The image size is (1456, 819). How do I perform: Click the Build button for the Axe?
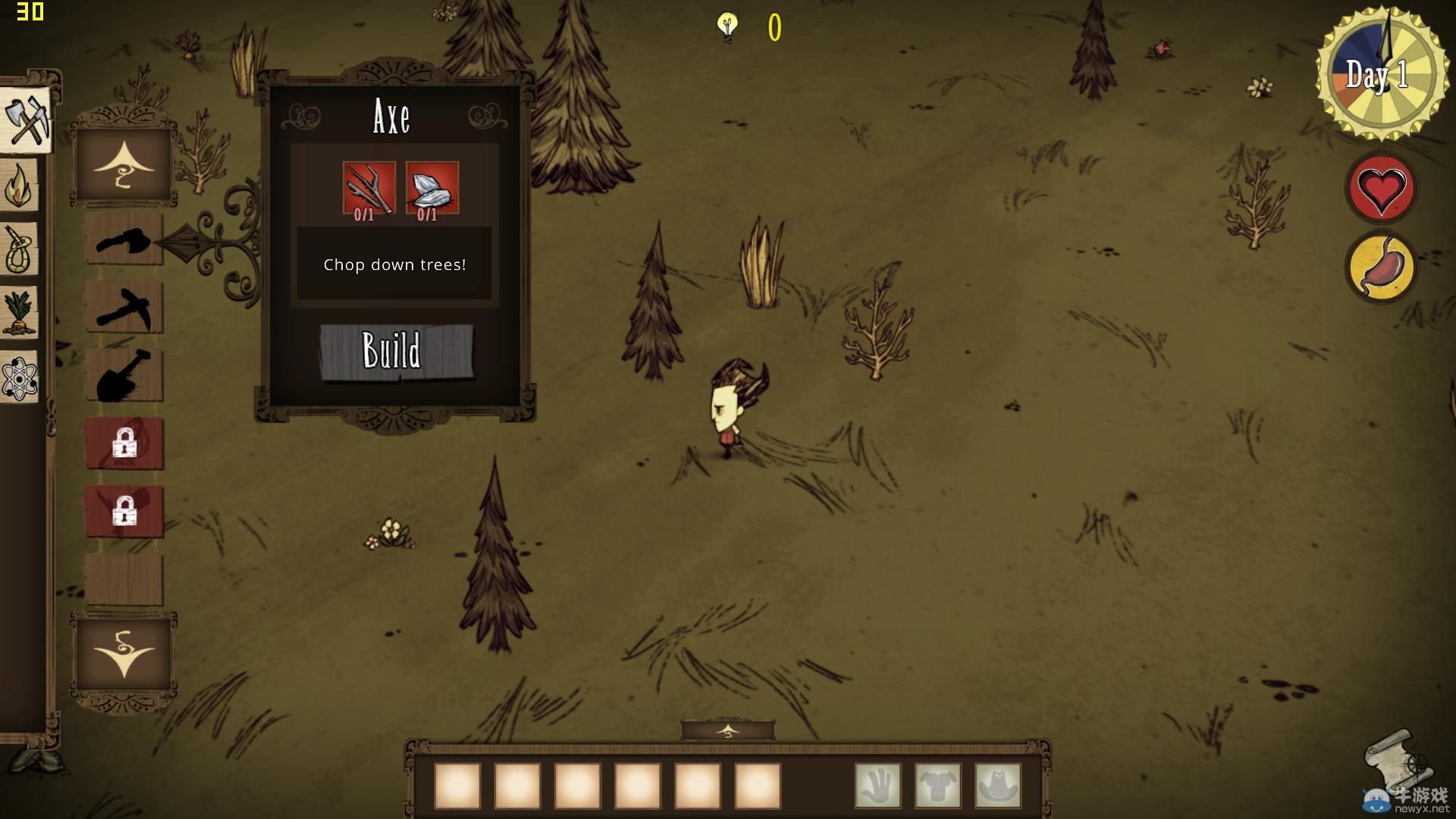click(x=396, y=351)
